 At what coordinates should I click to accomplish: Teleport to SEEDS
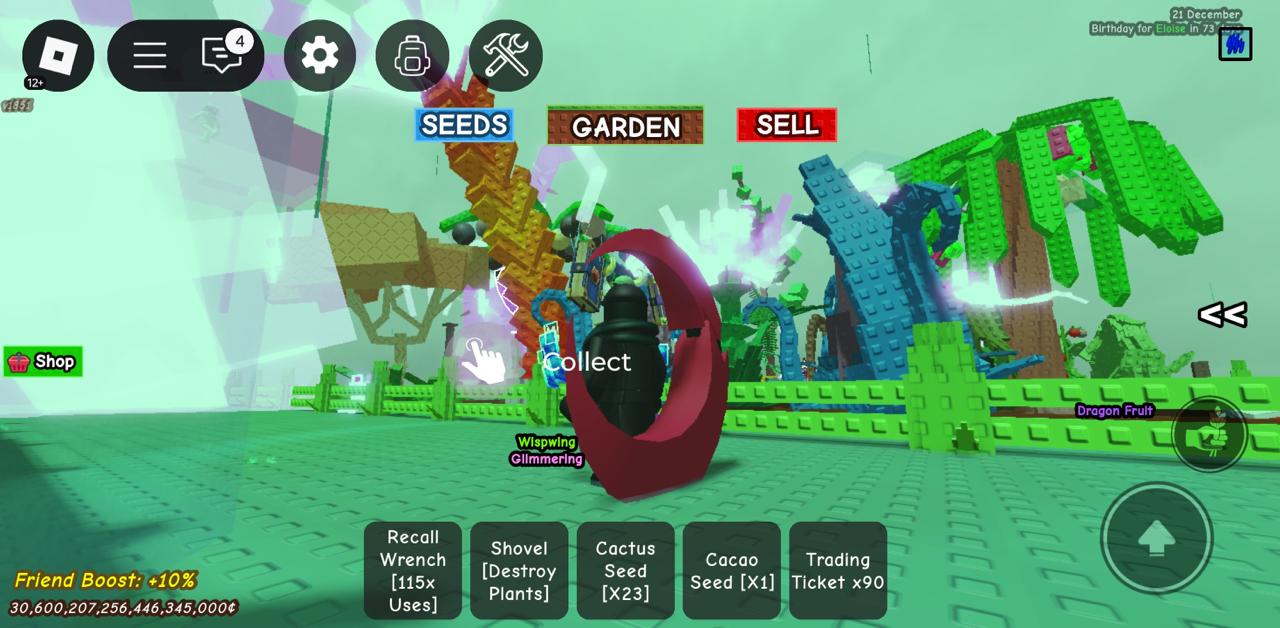[464, 125]
